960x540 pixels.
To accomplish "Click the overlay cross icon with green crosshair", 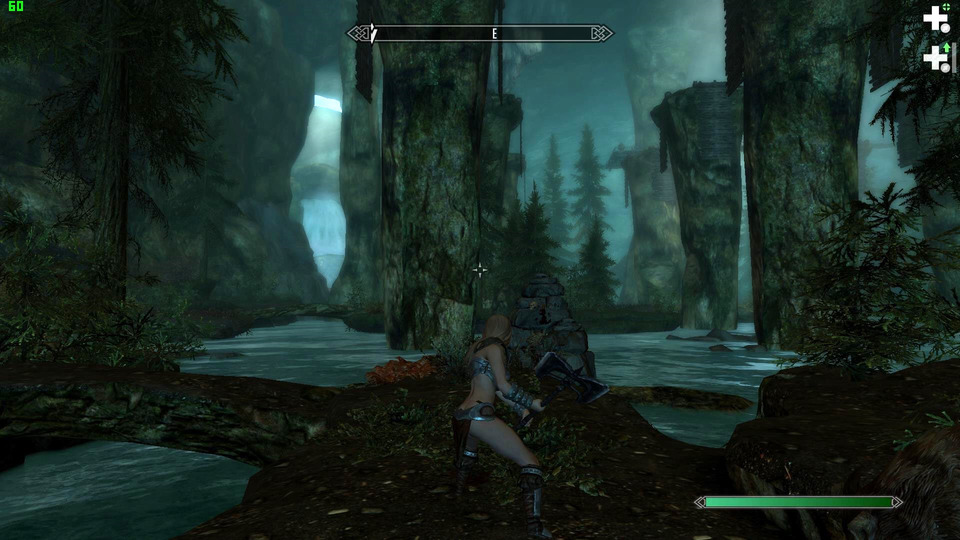I will pos(936,17).
